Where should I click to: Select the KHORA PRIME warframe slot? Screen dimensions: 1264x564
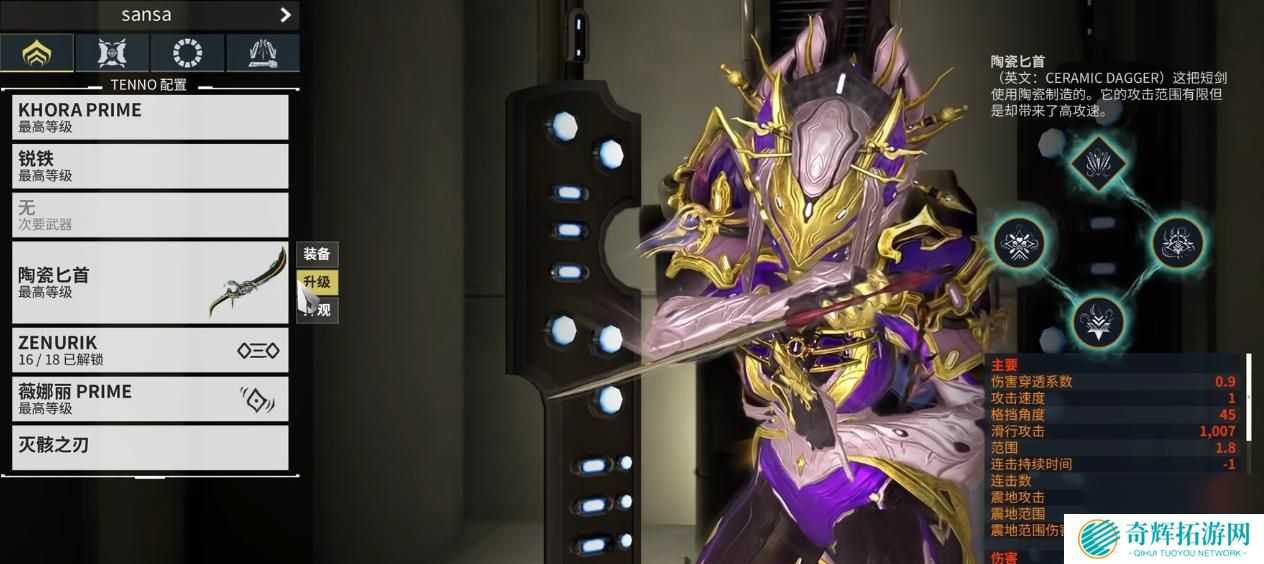(x=150, y=117)
